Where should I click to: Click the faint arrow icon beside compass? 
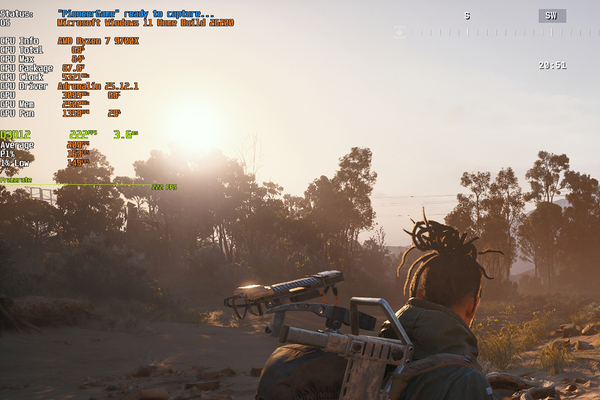tap(401, 32)
